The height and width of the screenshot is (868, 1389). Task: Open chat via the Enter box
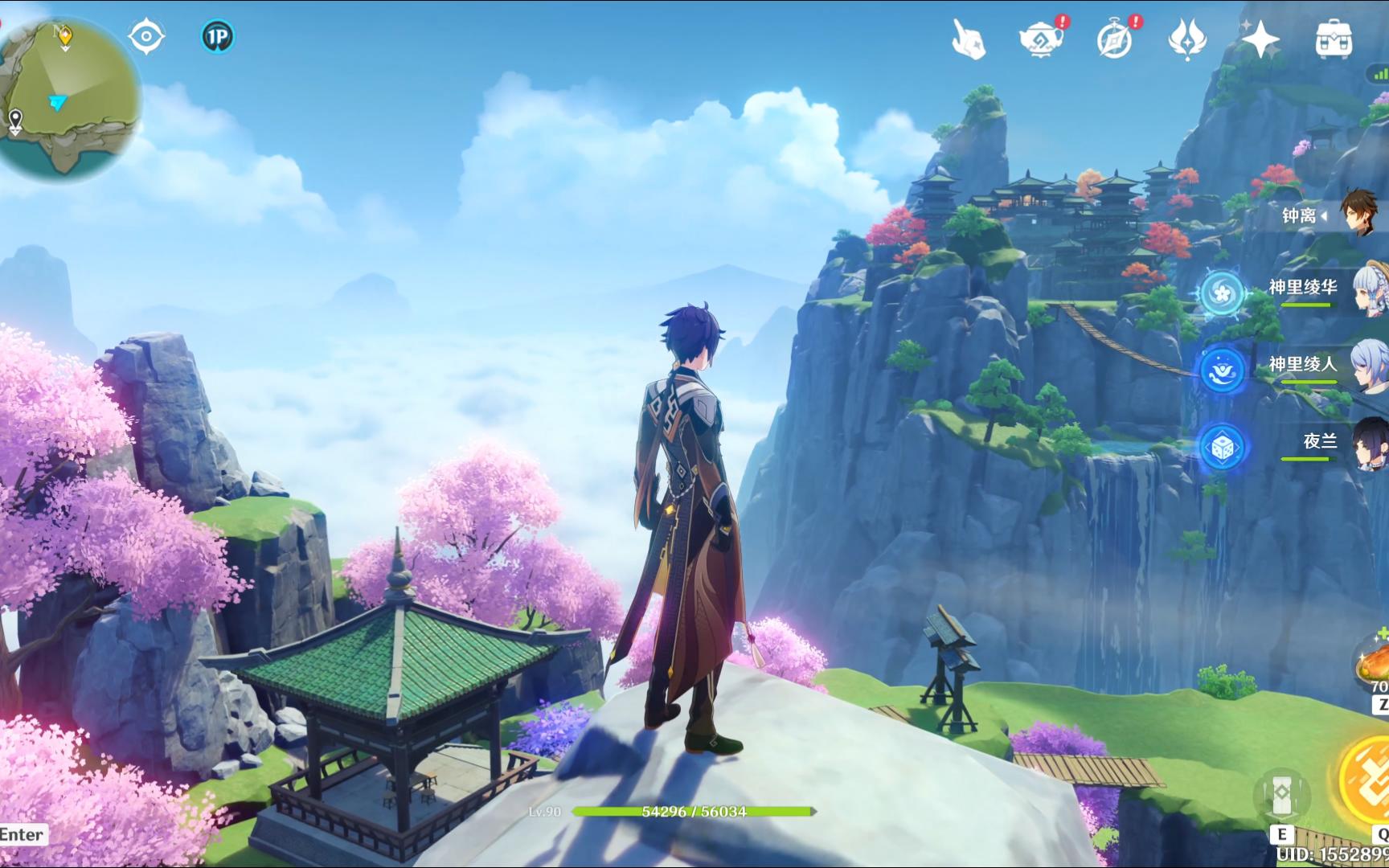click(23, 834)
